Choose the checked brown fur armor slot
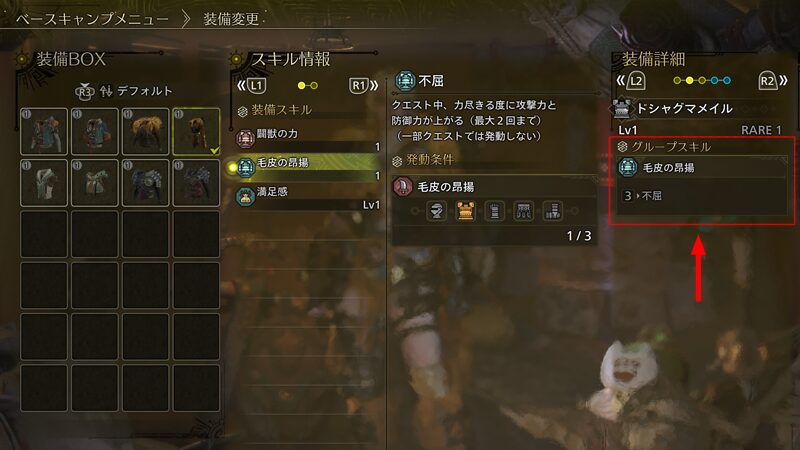Screen dimensions: 800x450 click(x=196, y=131)
